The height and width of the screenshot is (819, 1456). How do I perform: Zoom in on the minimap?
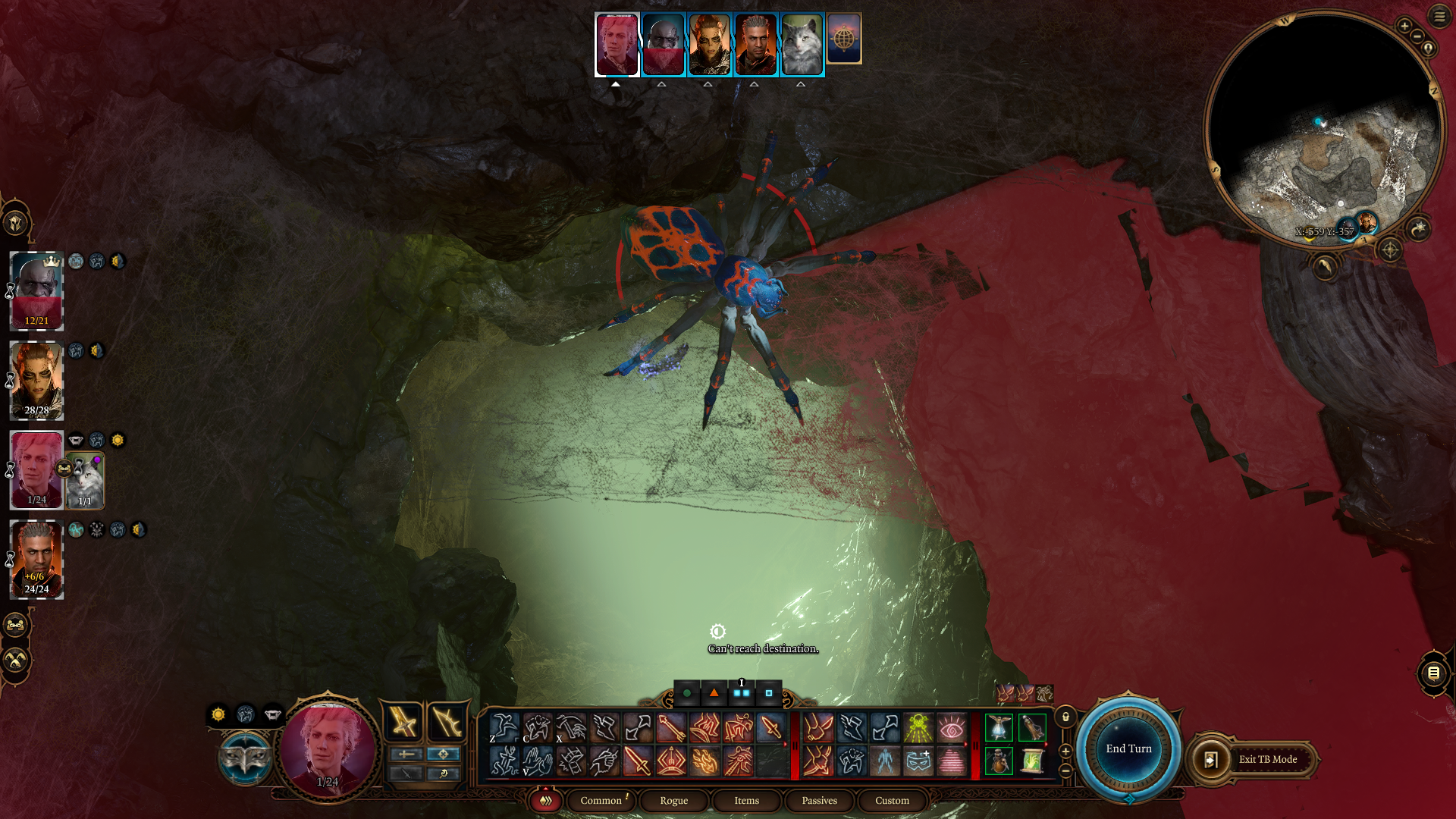[1404, 26]
